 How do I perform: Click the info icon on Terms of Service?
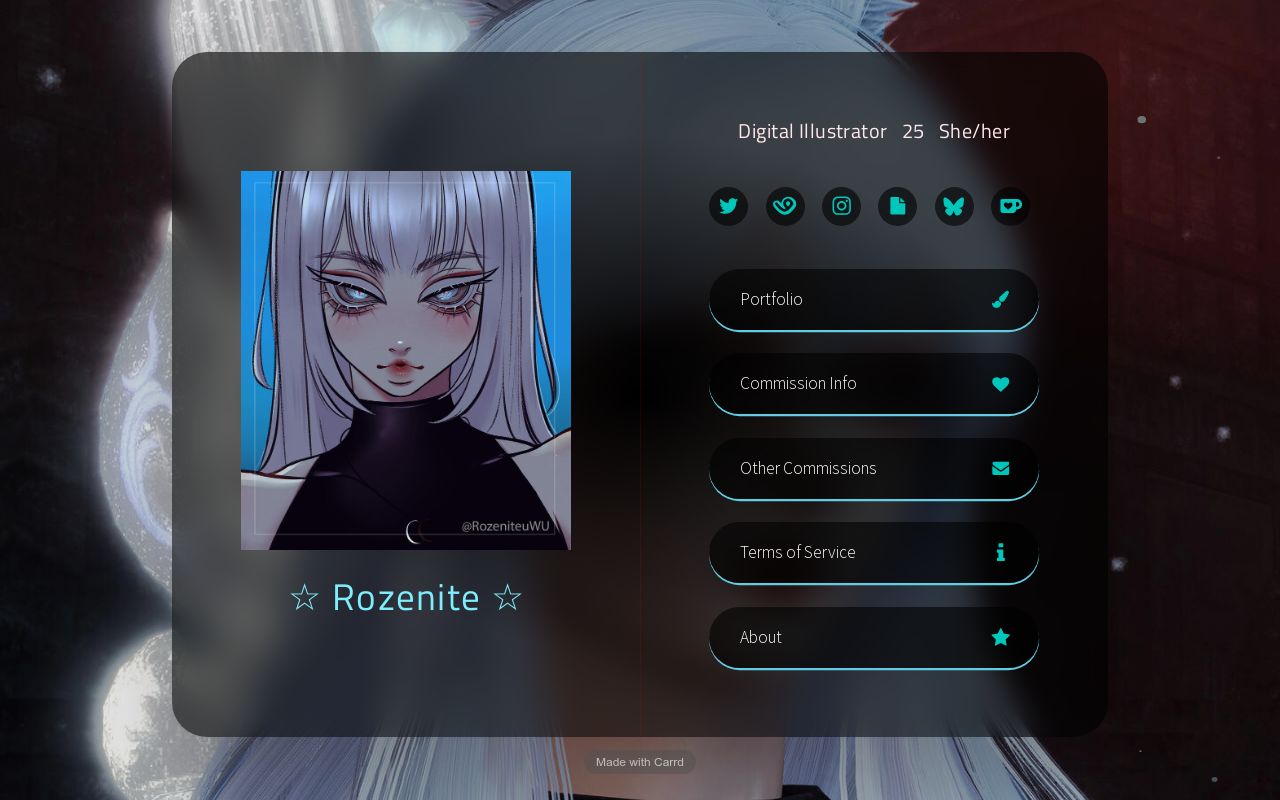click(x=1000, y=552)
